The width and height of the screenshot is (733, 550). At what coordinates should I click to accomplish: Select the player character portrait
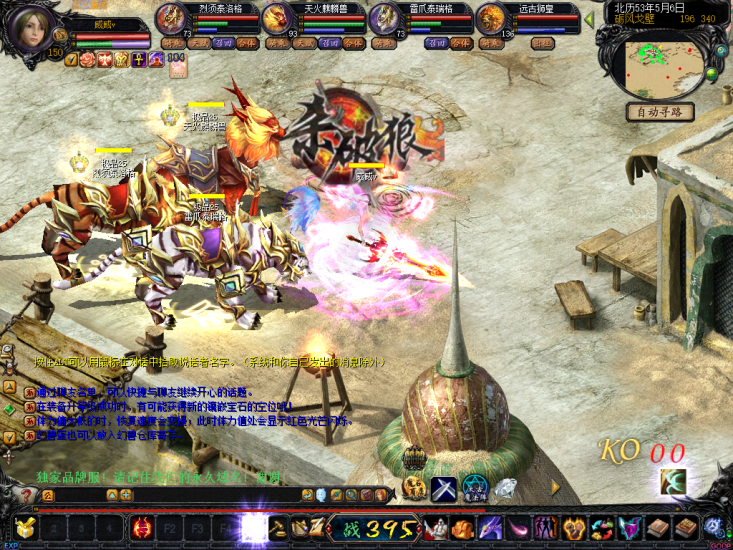(30, 28)
